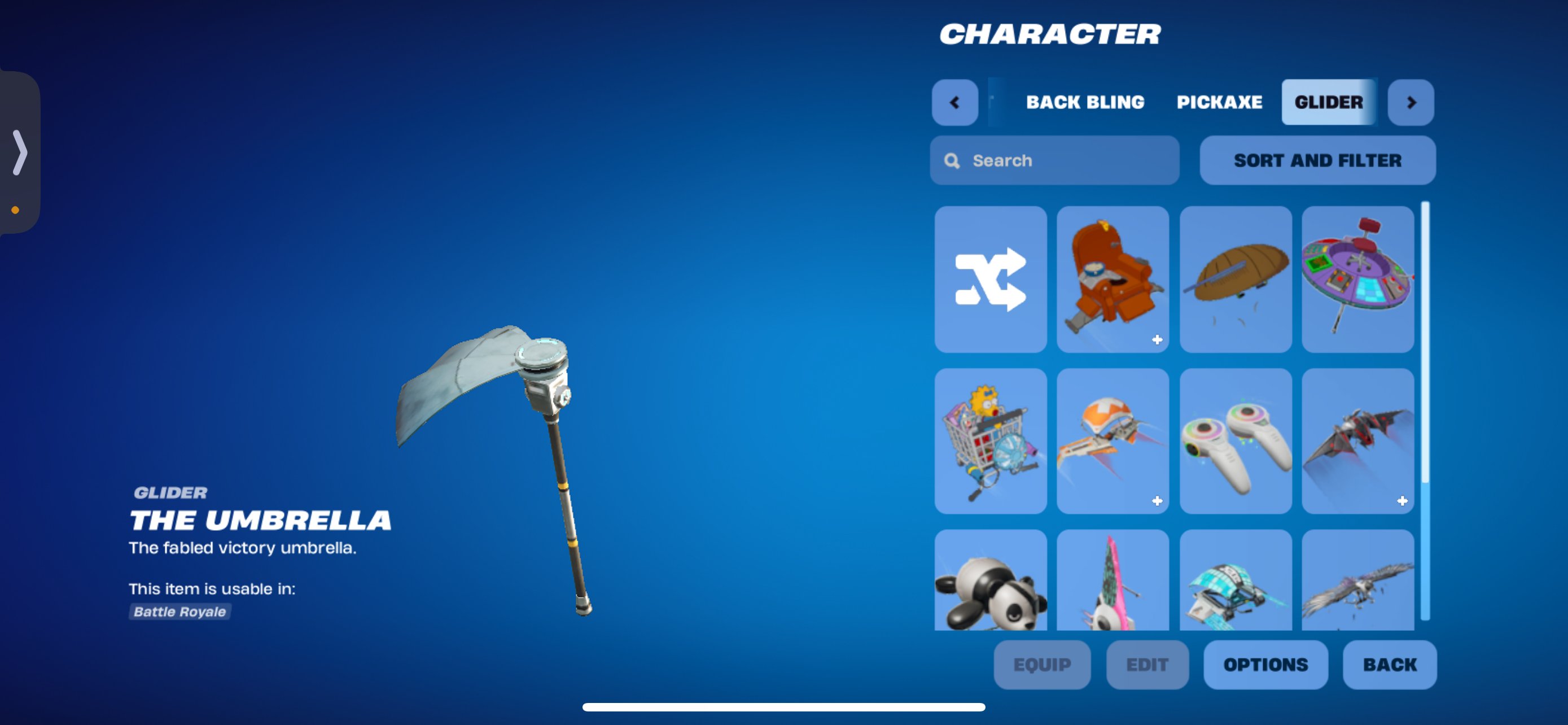Pick the orange armchair glider
This screenshot has width=1568, height=725.
[1113, 281]
